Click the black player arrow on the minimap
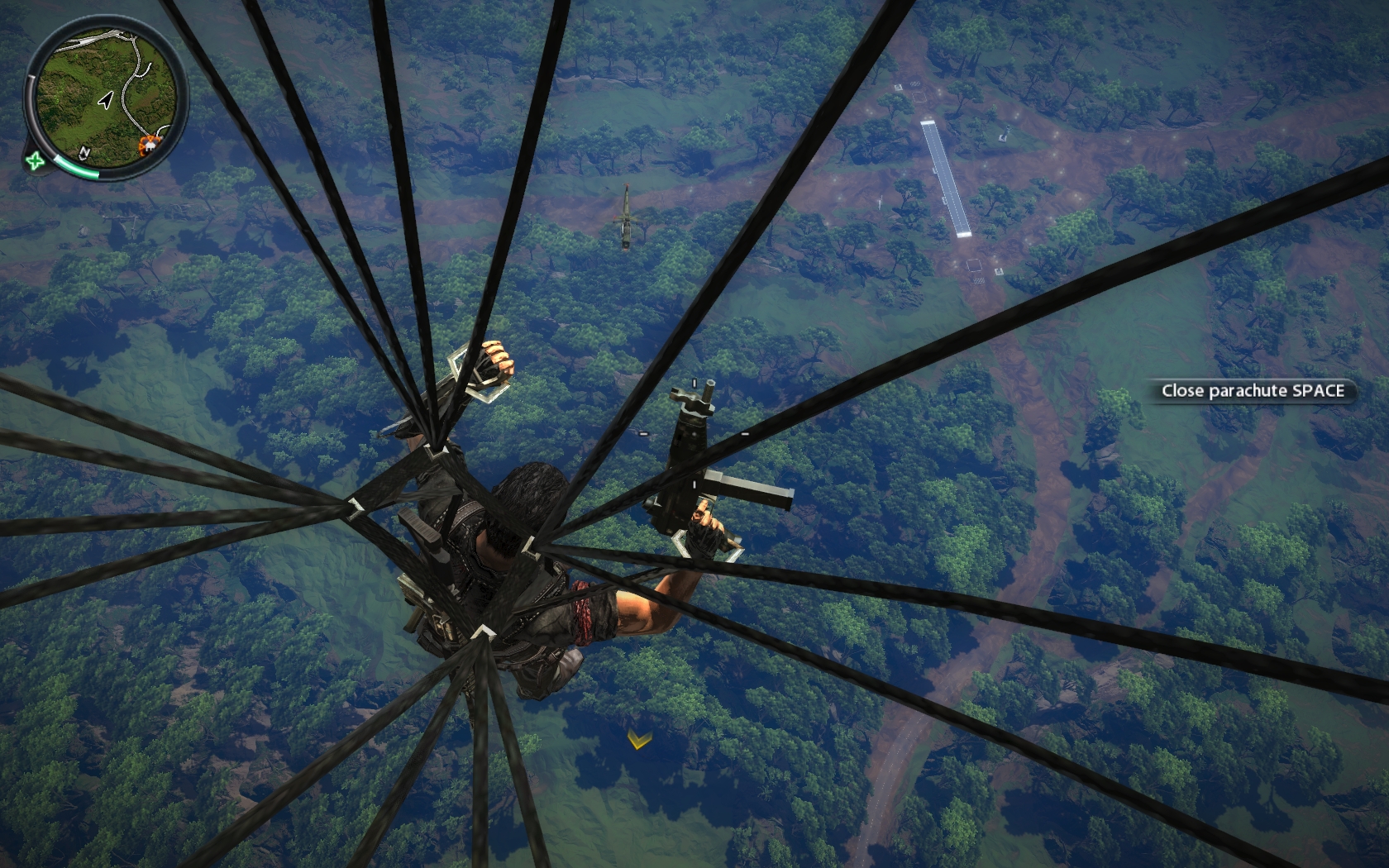Screen dimensions: 1389x868 tap(105, 101)
